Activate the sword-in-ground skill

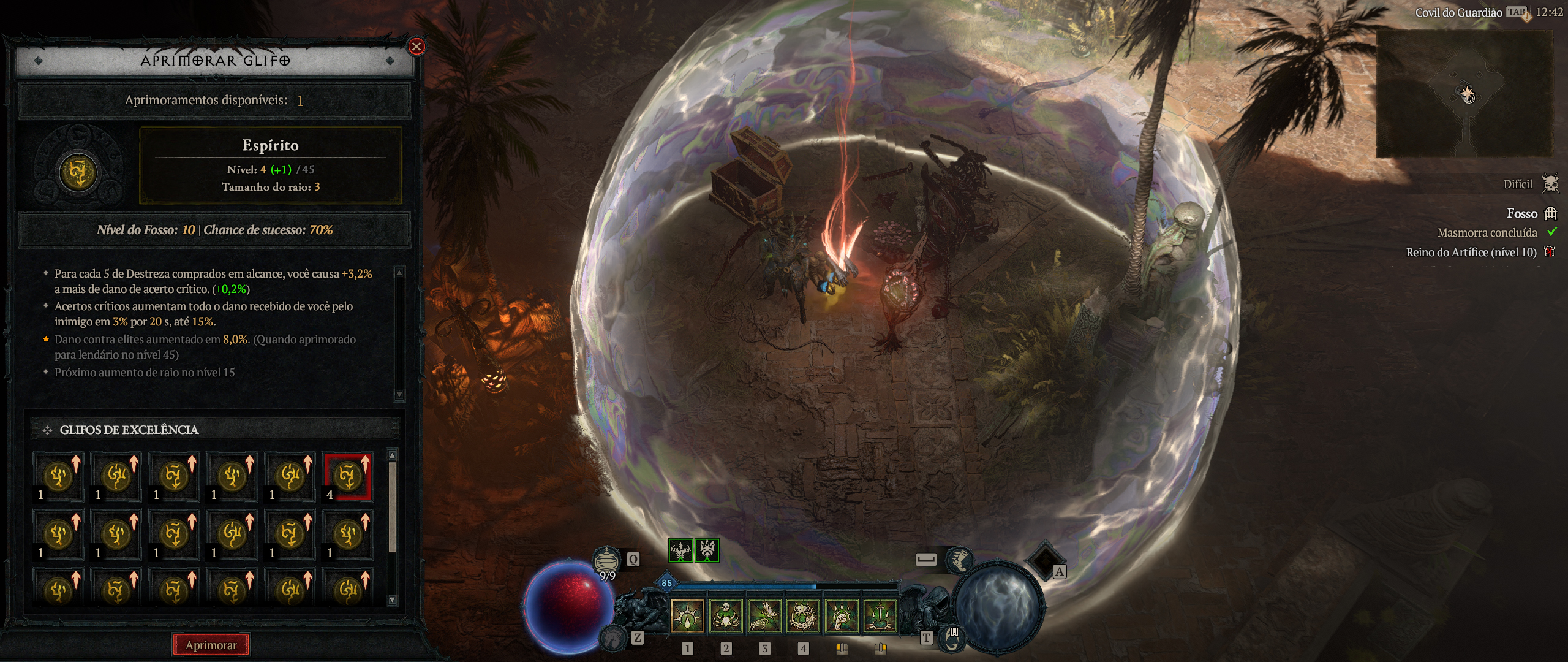point(880,615)
